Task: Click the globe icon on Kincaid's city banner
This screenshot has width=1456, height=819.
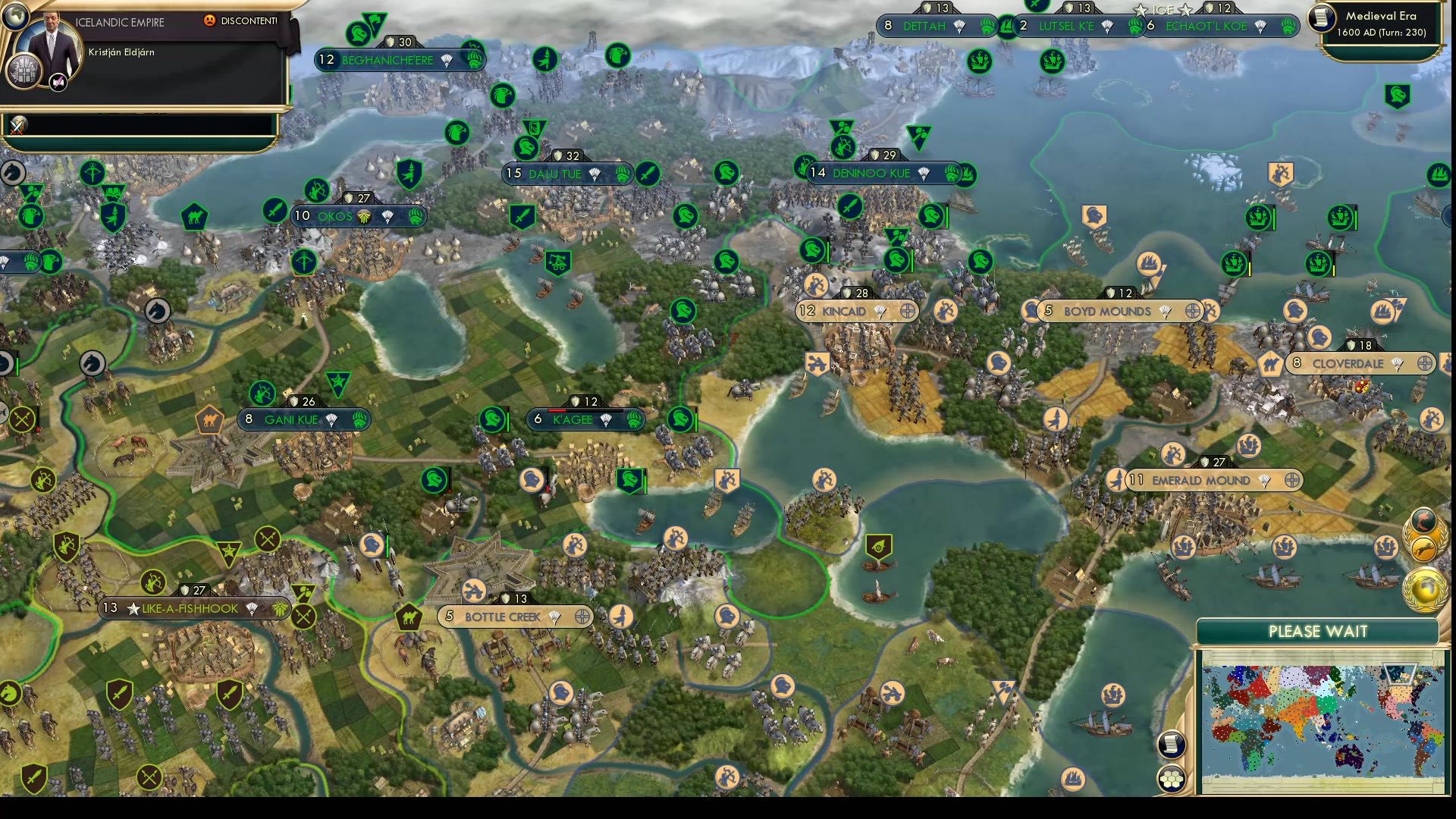Action: 908,311
